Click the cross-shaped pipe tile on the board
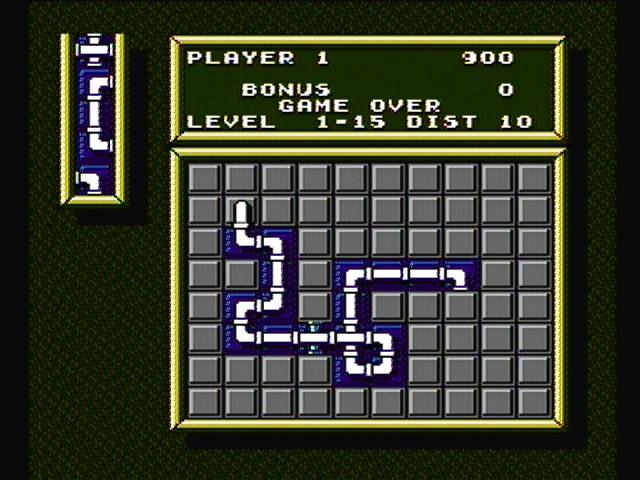 click(352, 339)
